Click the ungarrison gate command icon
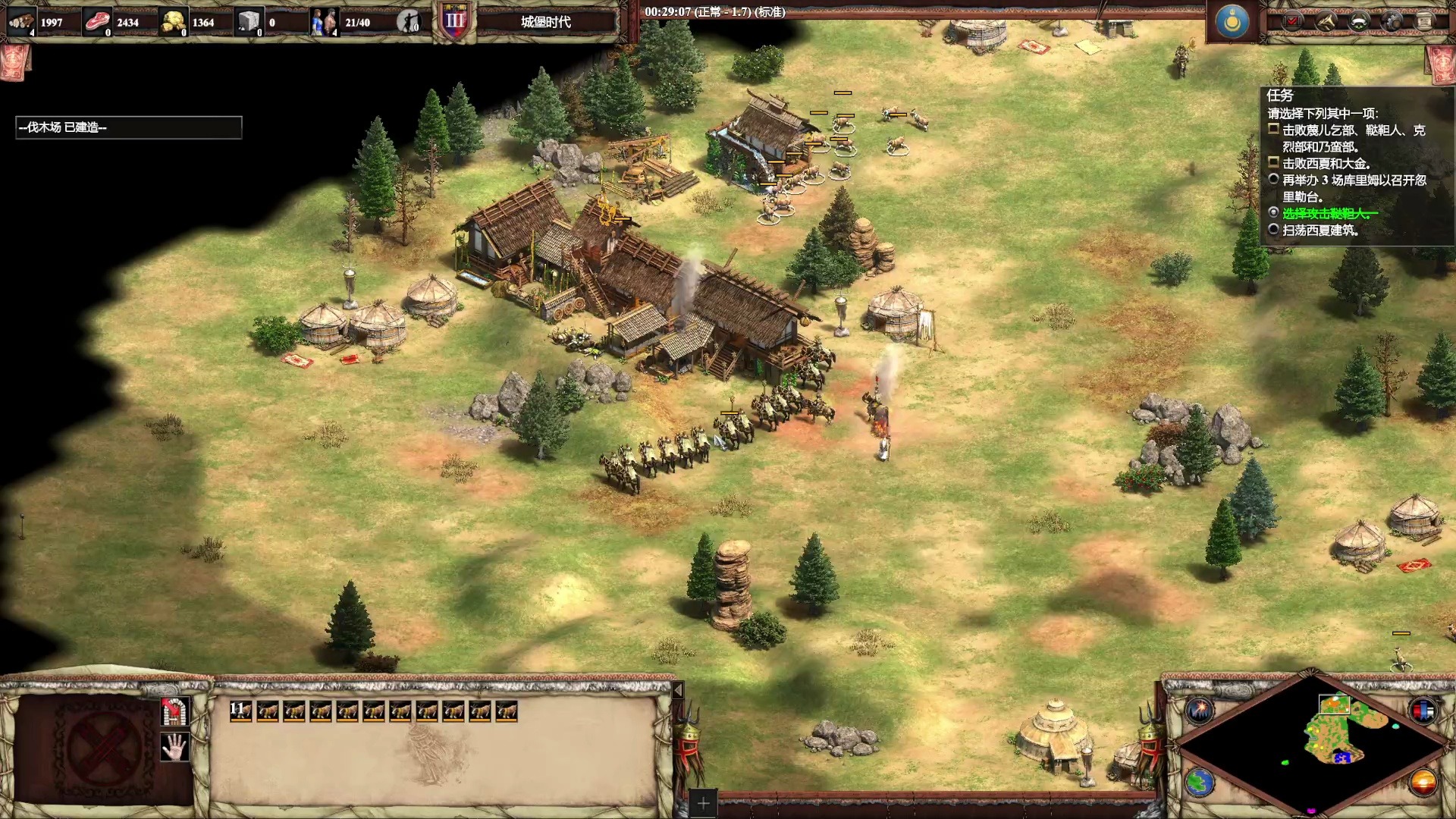This screenshot has height=819, width=1456. tap(174, 711)
